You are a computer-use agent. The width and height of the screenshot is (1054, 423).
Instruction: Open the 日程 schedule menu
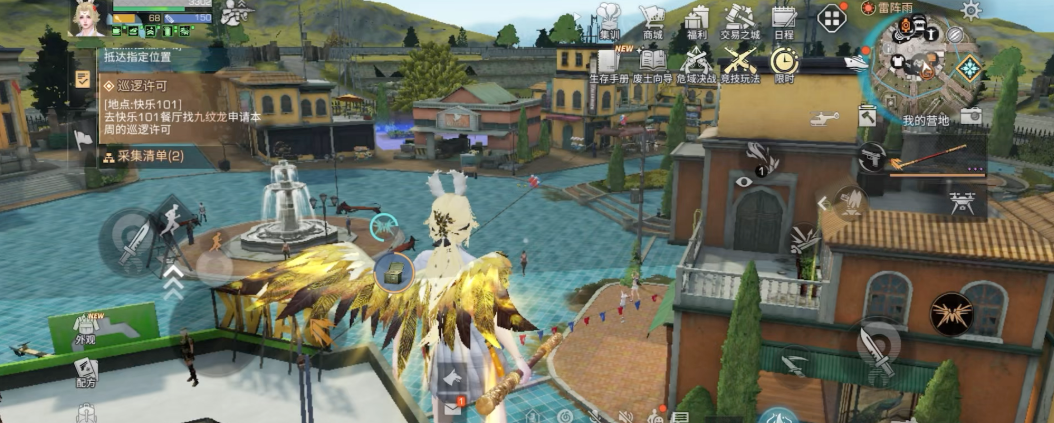pos(784,20)
